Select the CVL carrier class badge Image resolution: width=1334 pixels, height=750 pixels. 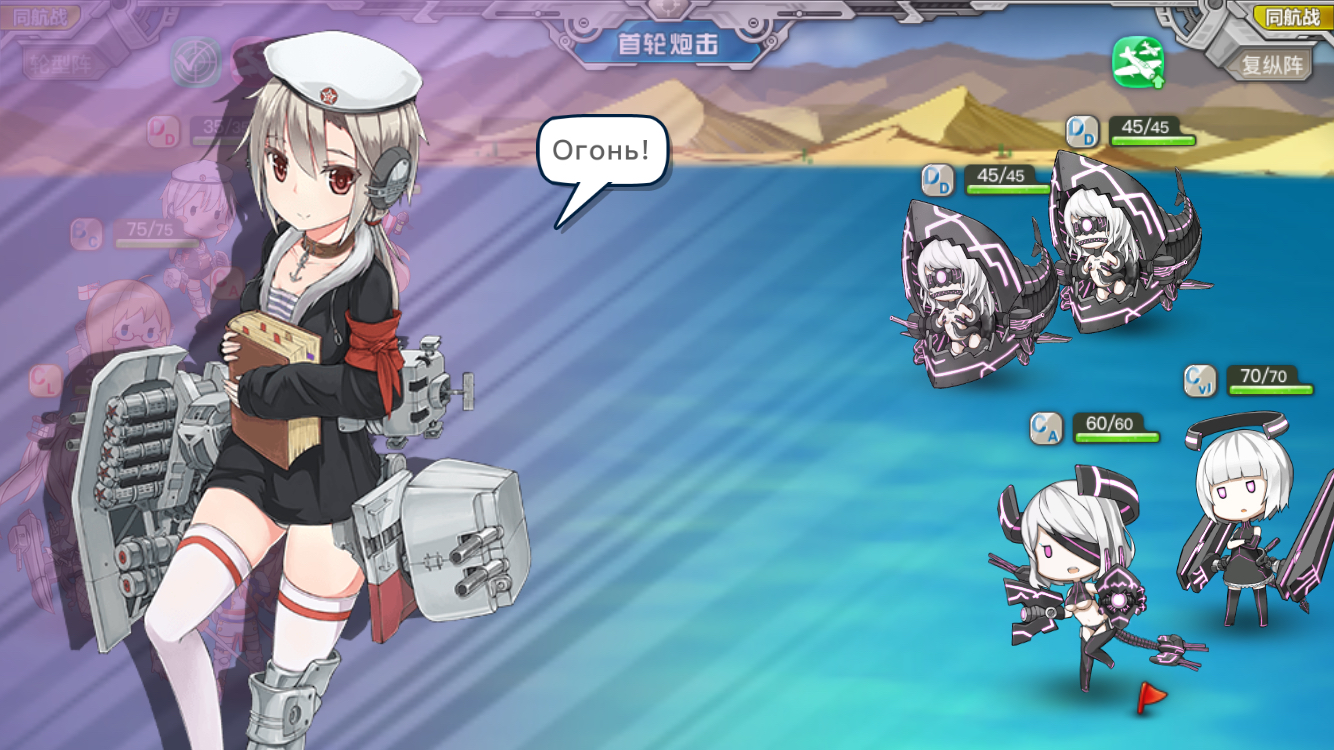pos(1200,381)
